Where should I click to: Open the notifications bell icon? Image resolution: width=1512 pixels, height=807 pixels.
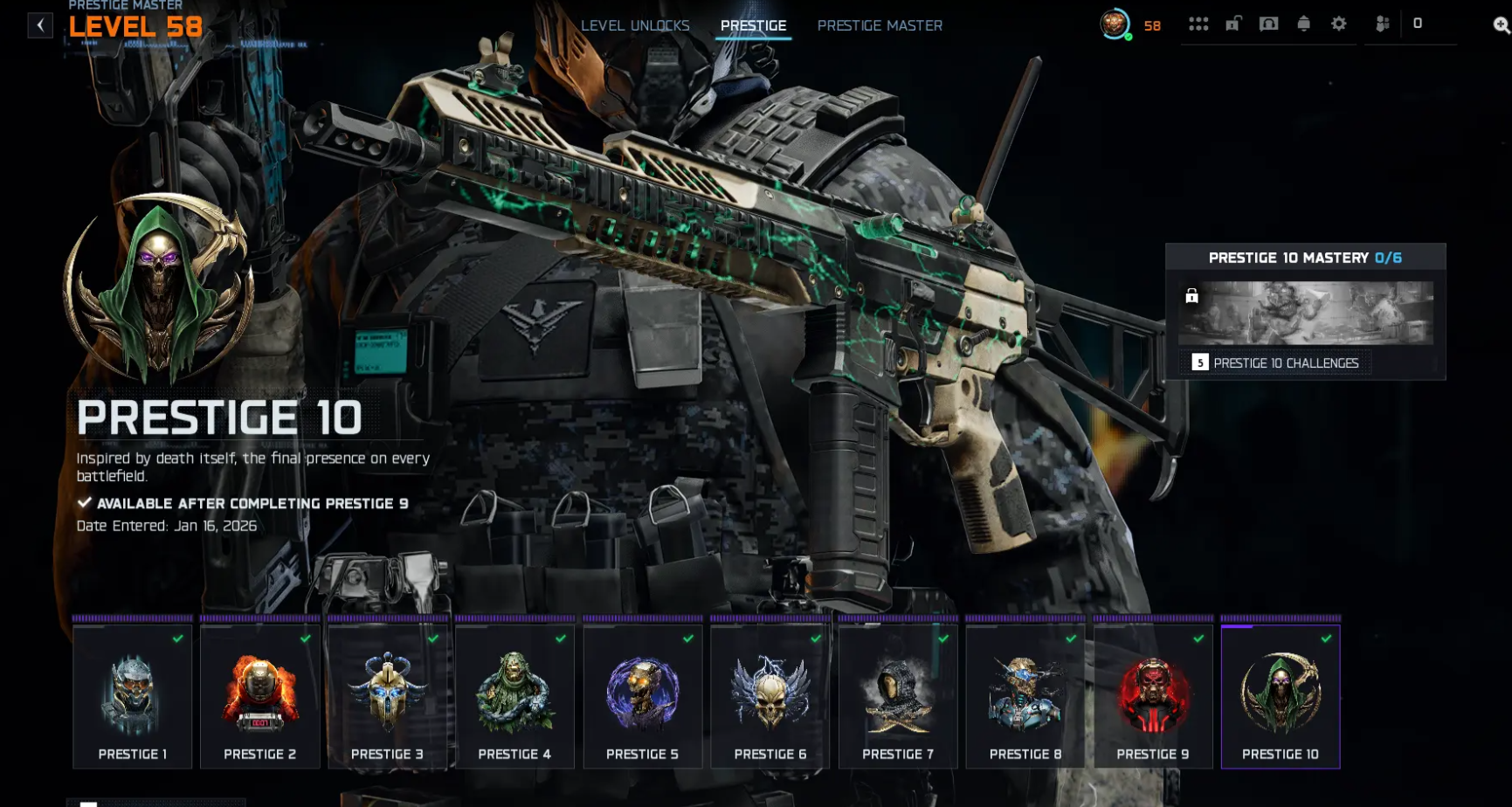1305,24
